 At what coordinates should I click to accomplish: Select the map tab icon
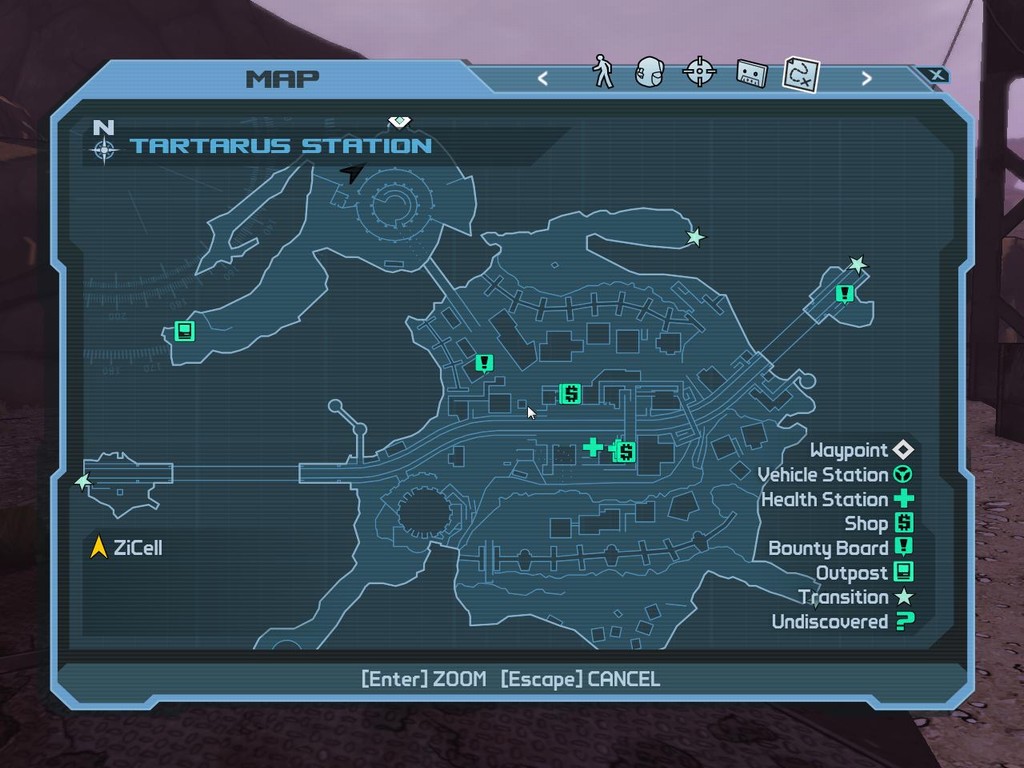(x=801, y=72)
